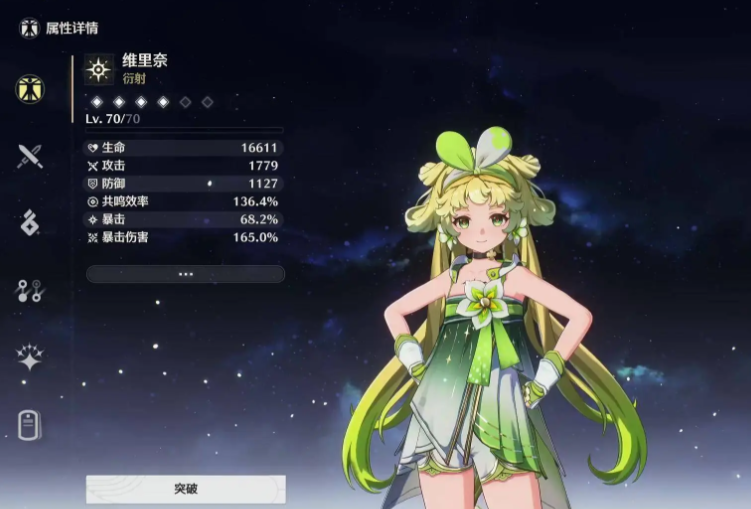Open the sparkle star resonance chain tab

click(30, 357)
